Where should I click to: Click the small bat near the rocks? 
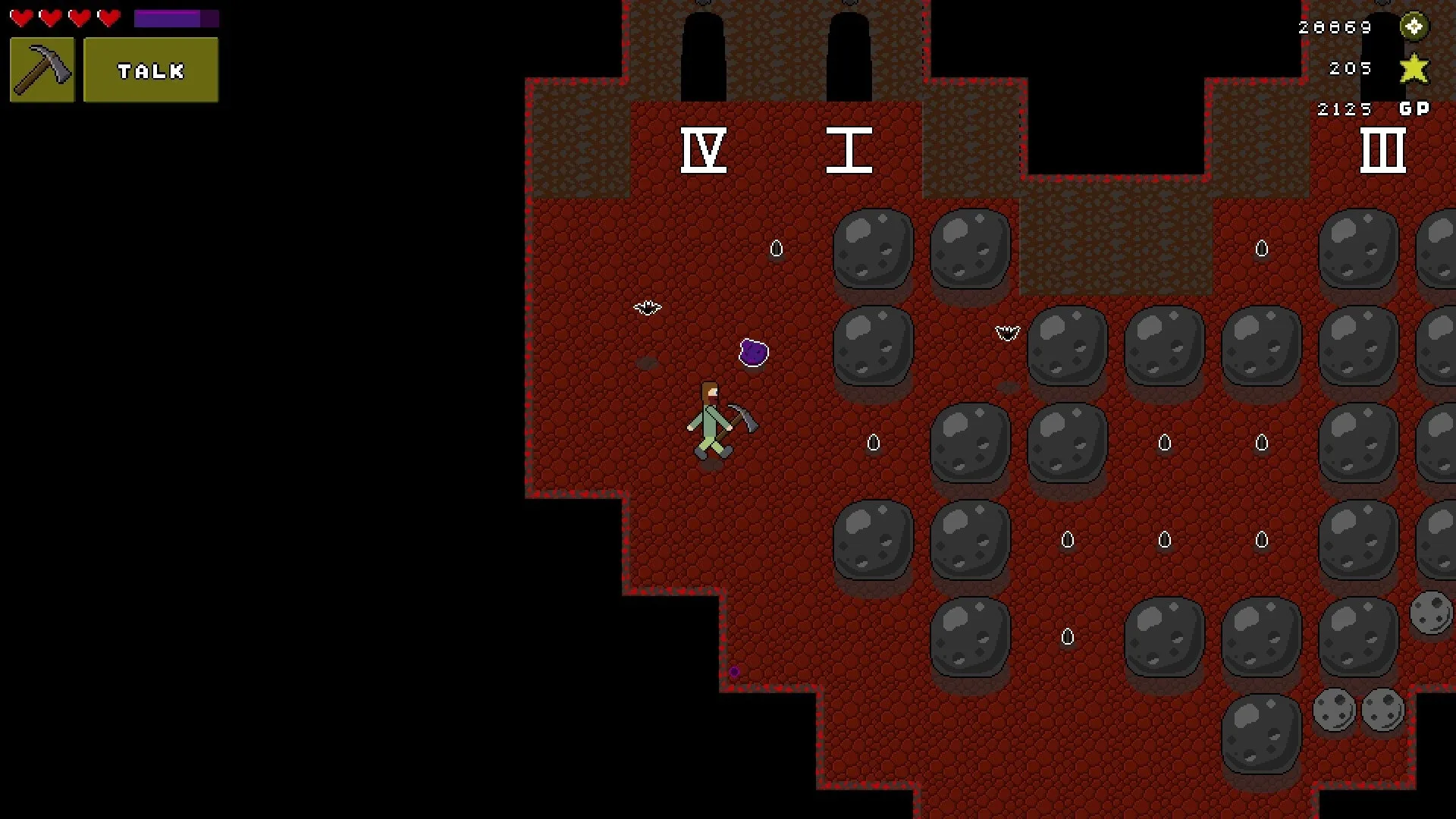1007,331
